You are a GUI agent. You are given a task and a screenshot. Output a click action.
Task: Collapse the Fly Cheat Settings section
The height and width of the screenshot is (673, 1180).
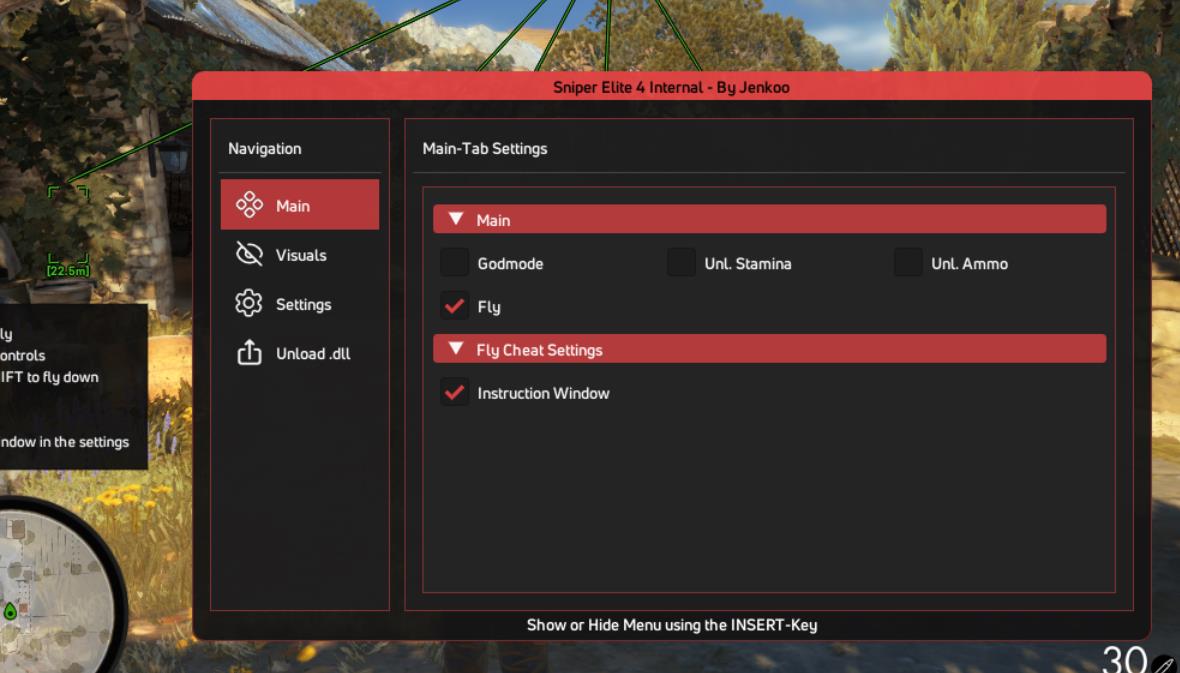[768, 349]
